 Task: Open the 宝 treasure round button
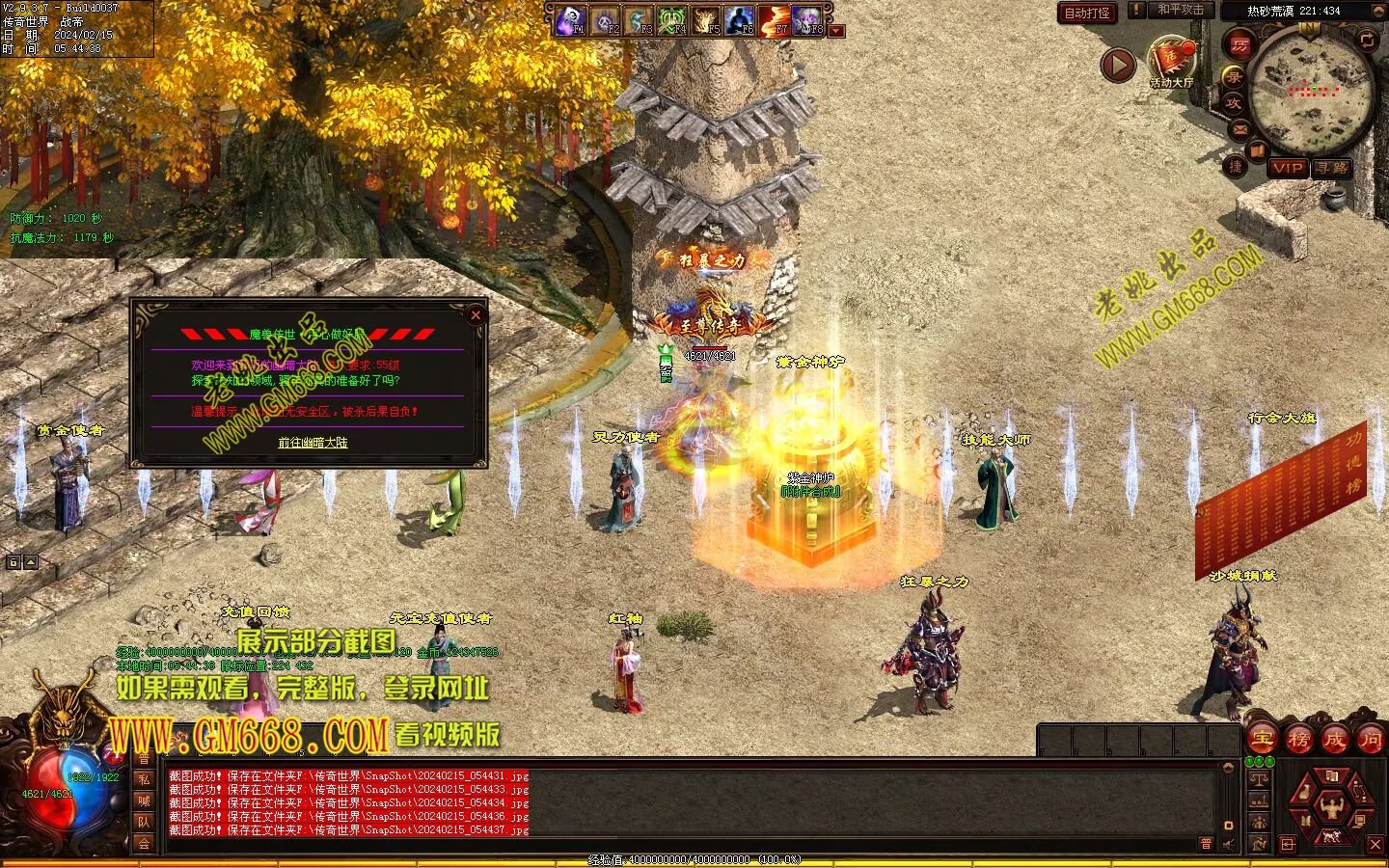(1262, 740)
